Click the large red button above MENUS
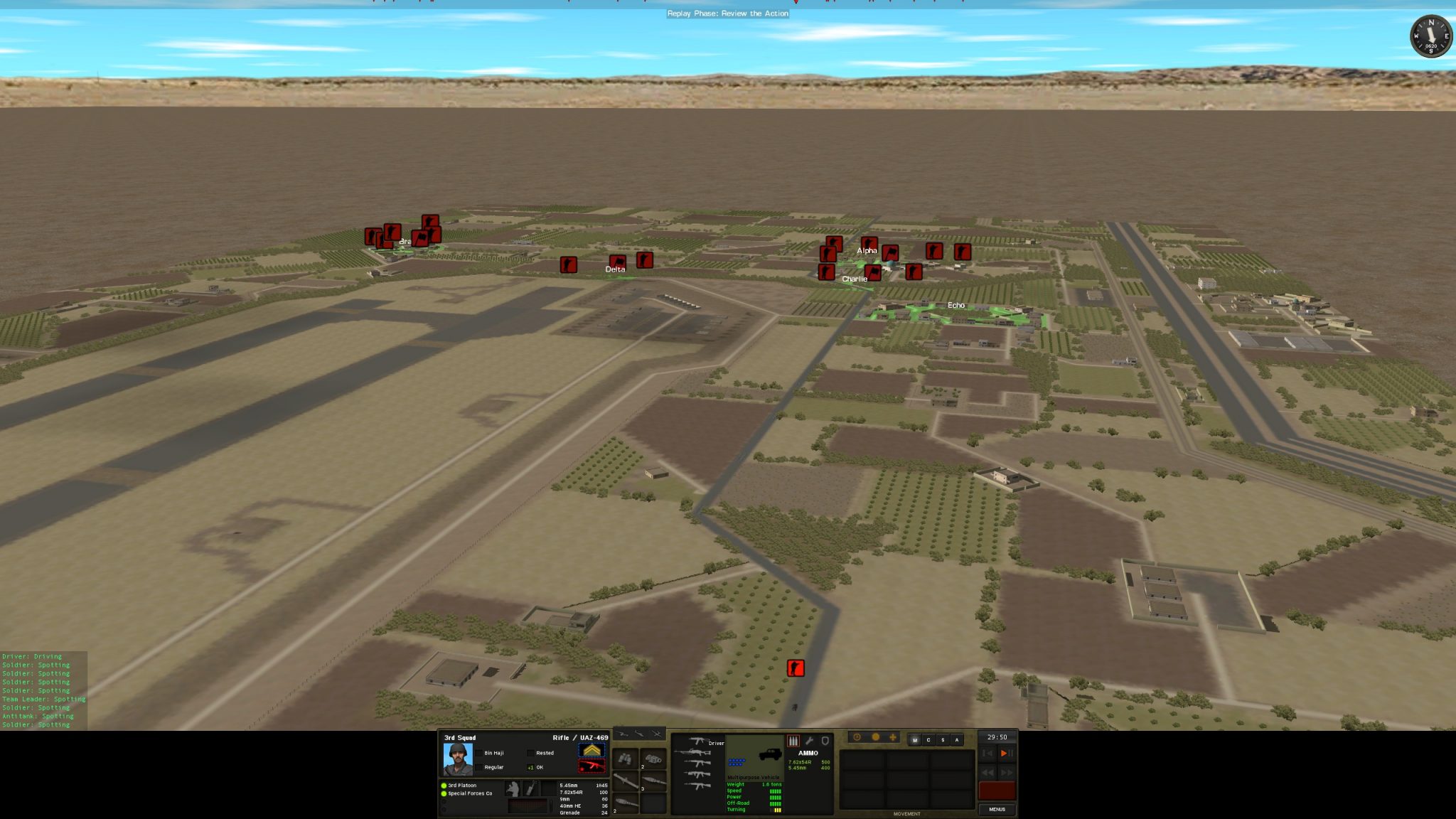This screenshot has width=1456, height=819. [x=997, y=791]
